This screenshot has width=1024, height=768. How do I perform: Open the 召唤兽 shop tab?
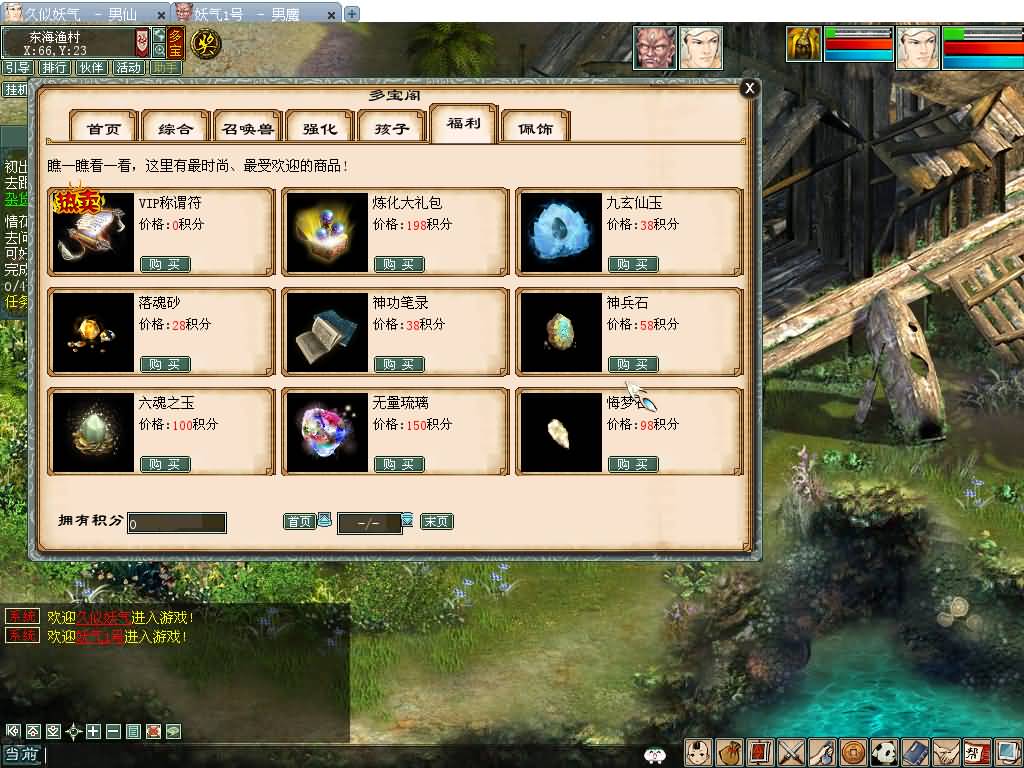(x=248, y=128)
